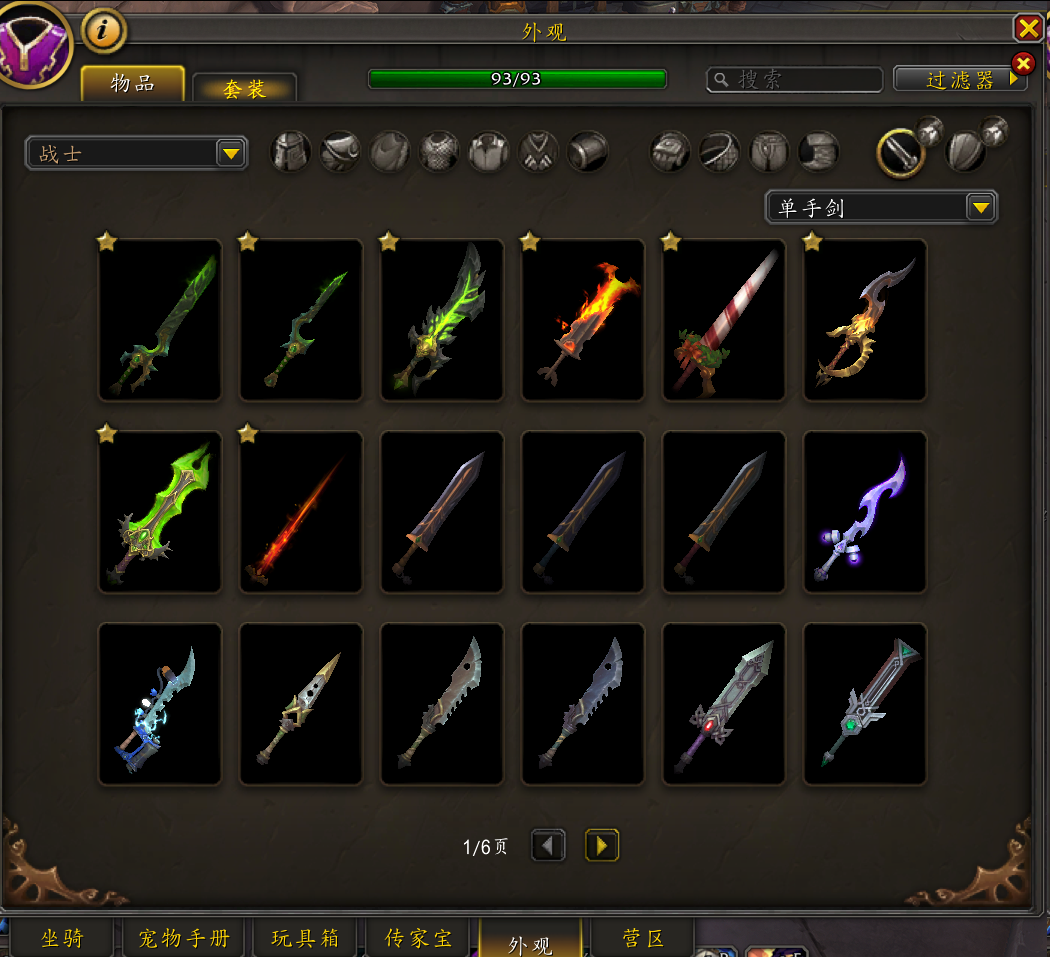Select the gloves slot icon

pos(670,152)
